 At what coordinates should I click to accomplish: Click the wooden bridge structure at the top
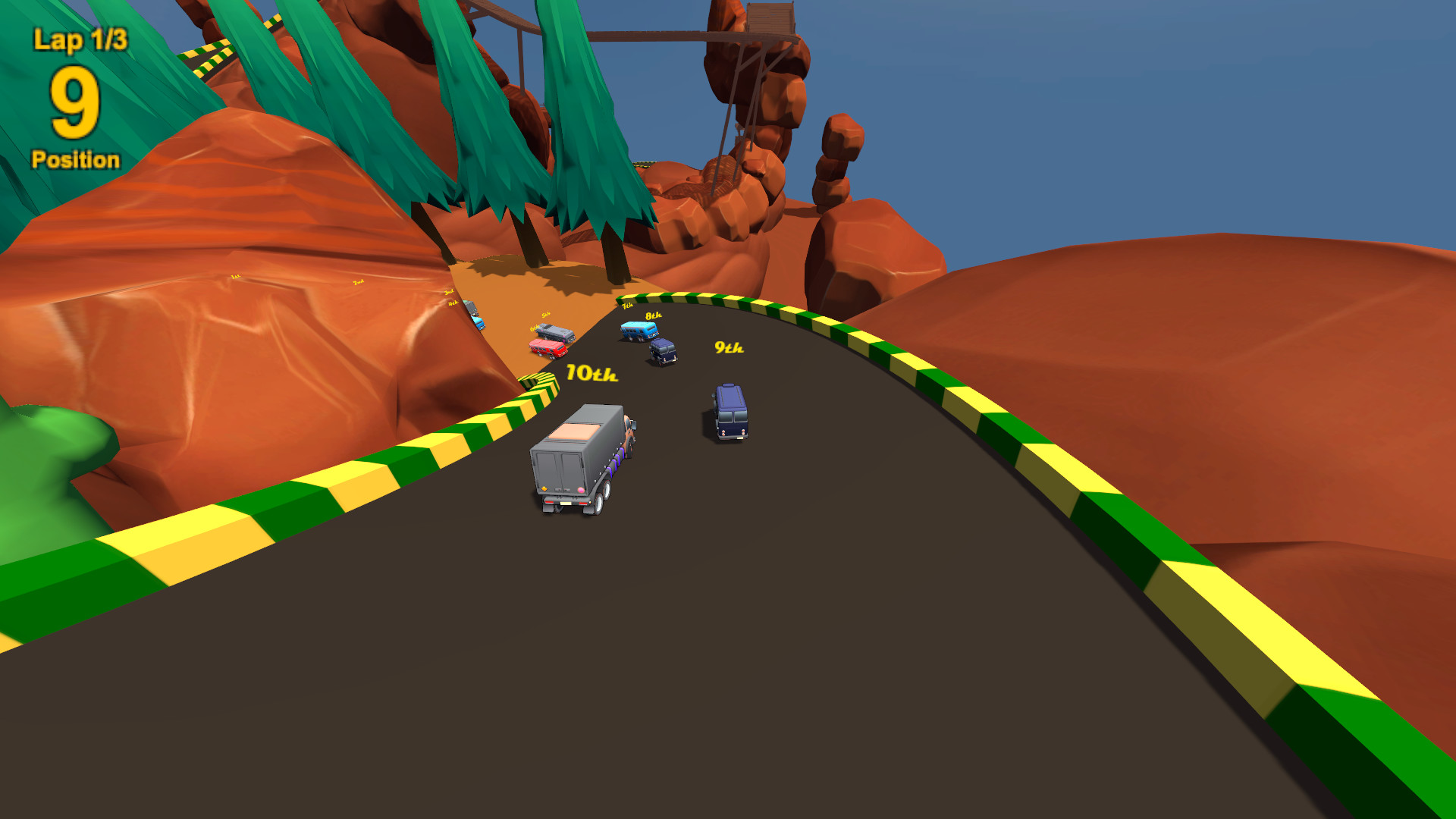click(758, 30)
